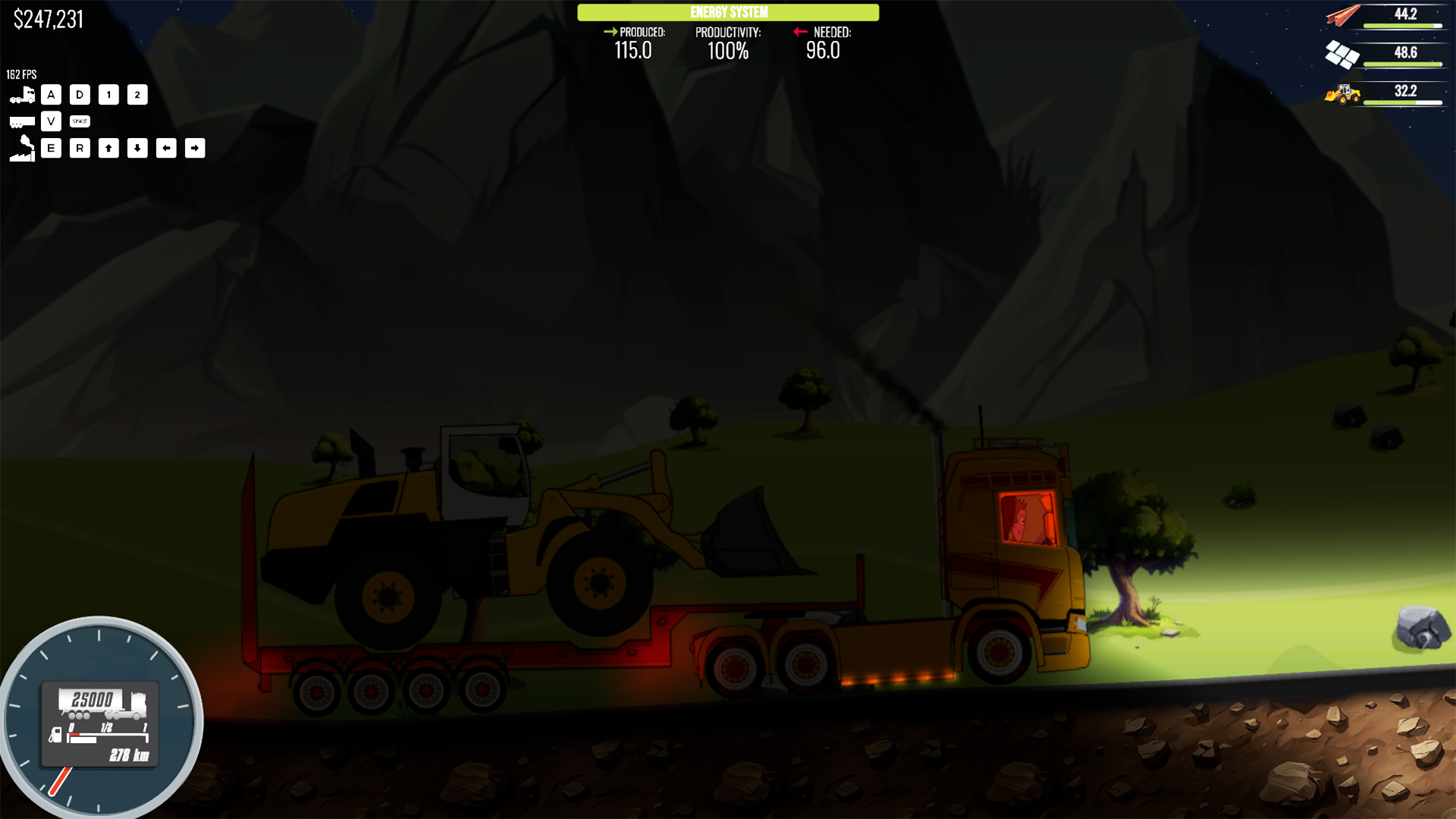Image resolution: width=1456 pixels, height=819 pixels.
Task: Select the factory icon beside E and R keys
Action: tap(22, 149)
